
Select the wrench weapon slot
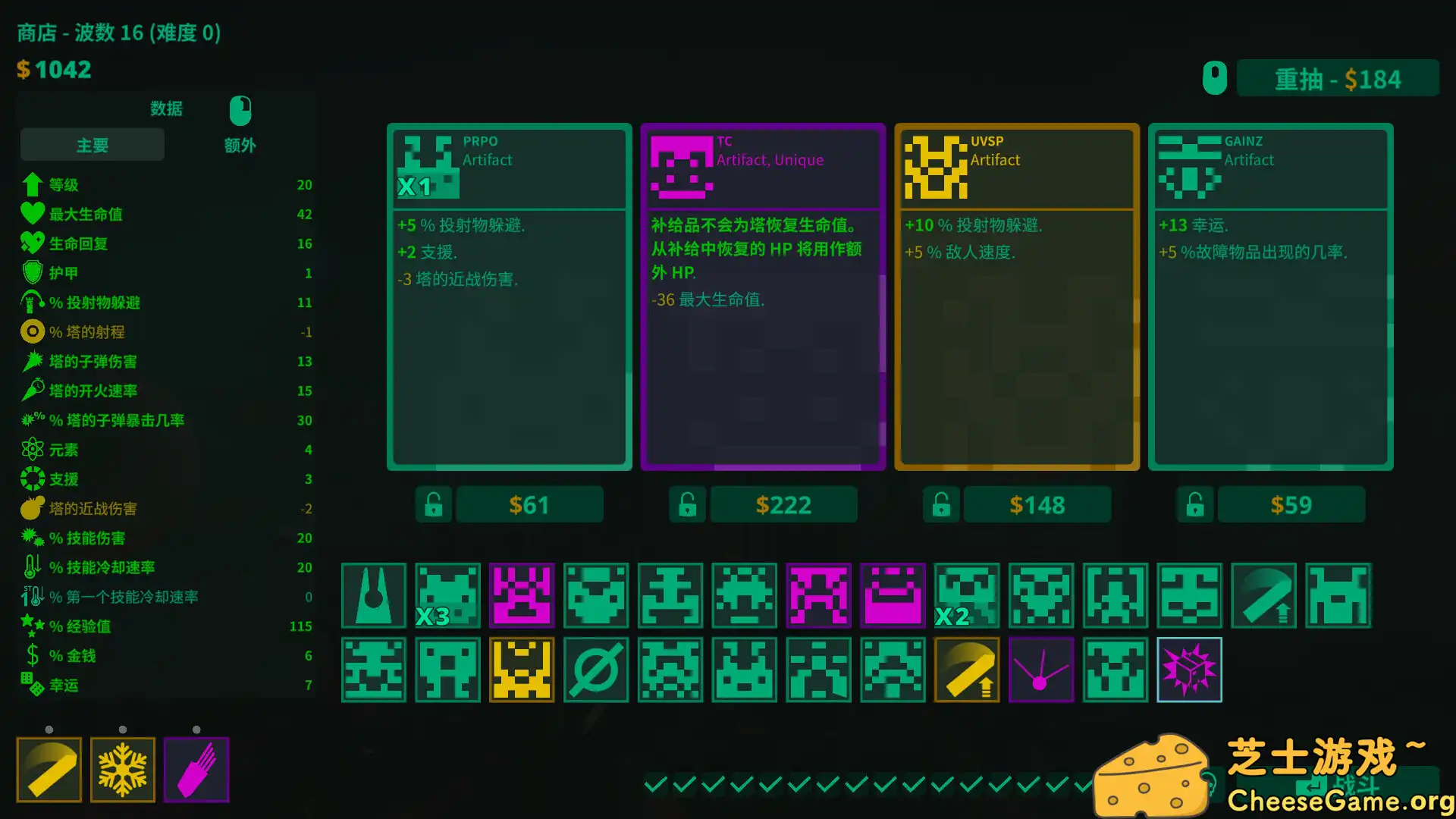point(49,769)
